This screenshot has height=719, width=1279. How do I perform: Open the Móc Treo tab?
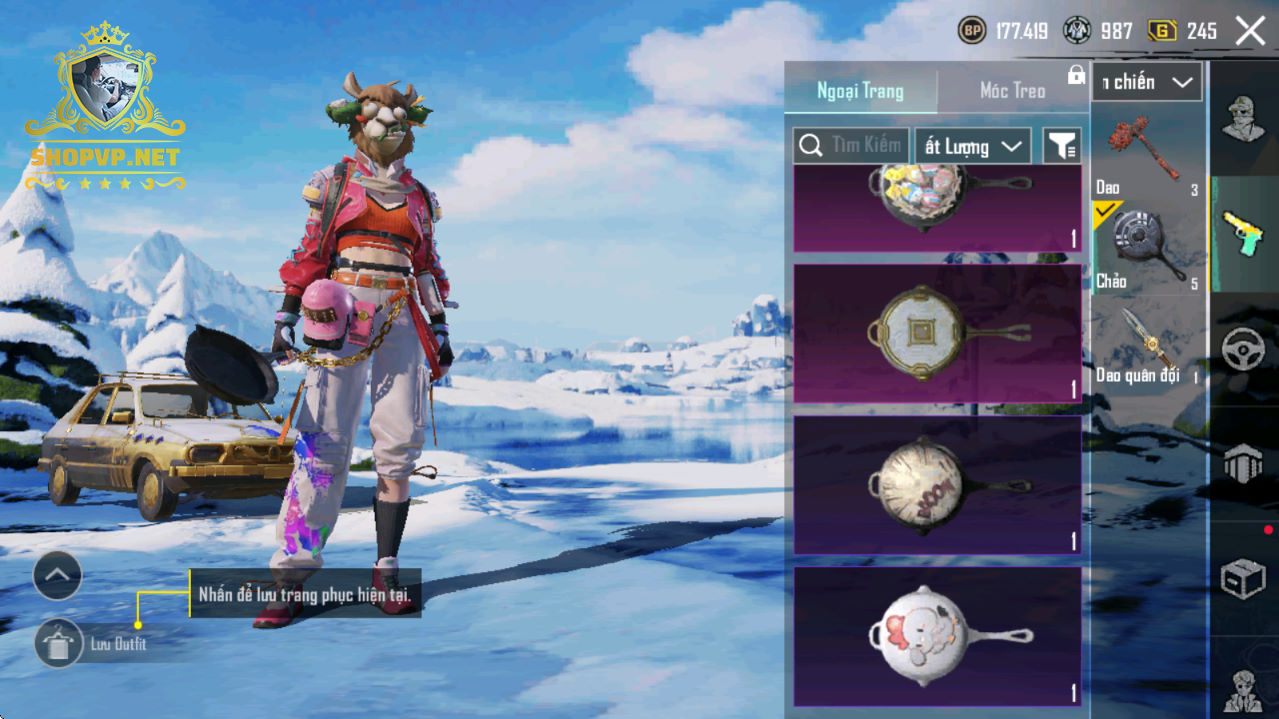(x=1012, y=91)
